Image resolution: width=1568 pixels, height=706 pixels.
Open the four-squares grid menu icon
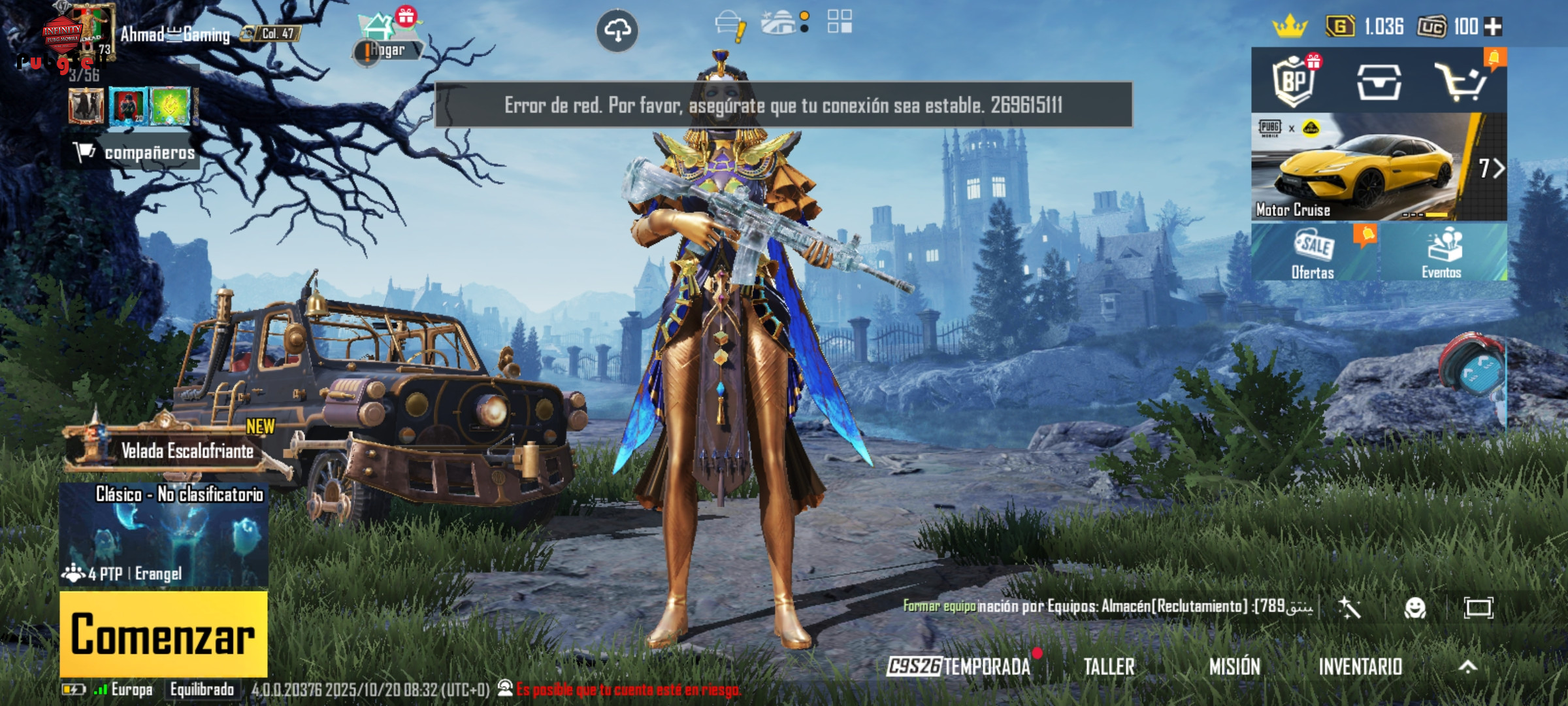click(840, 22)
